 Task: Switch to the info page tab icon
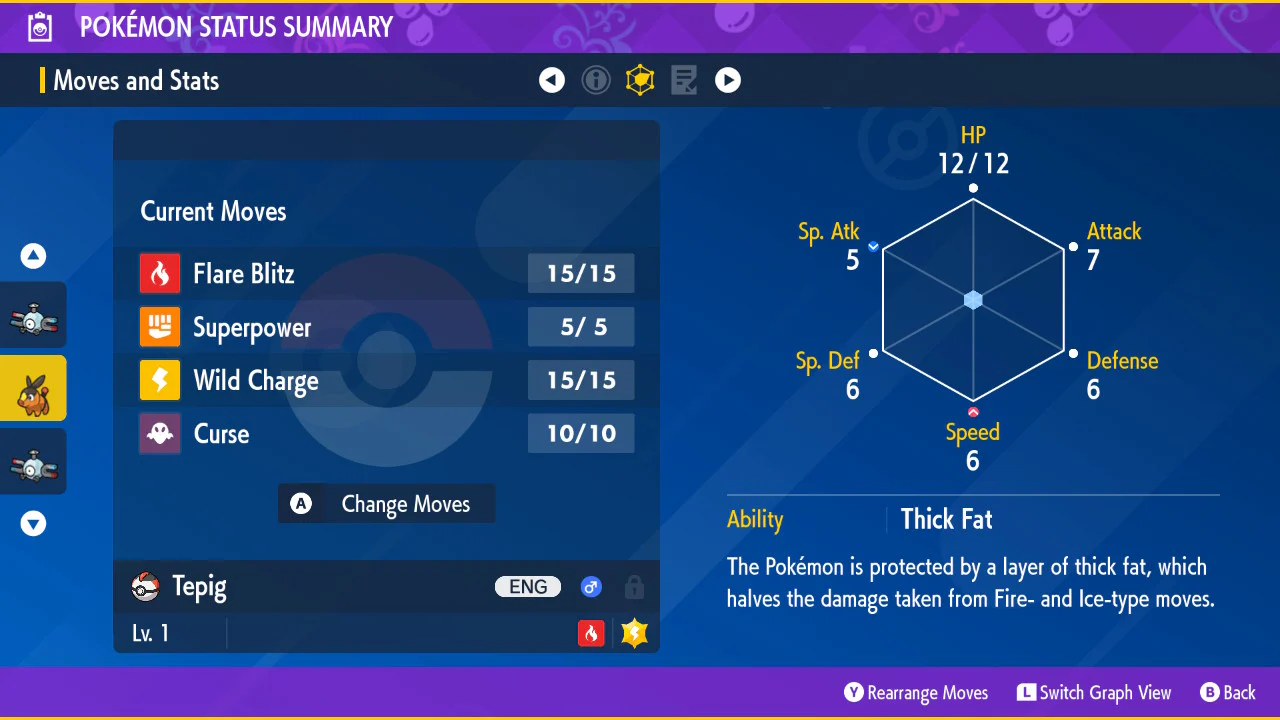tap(596, 80)
